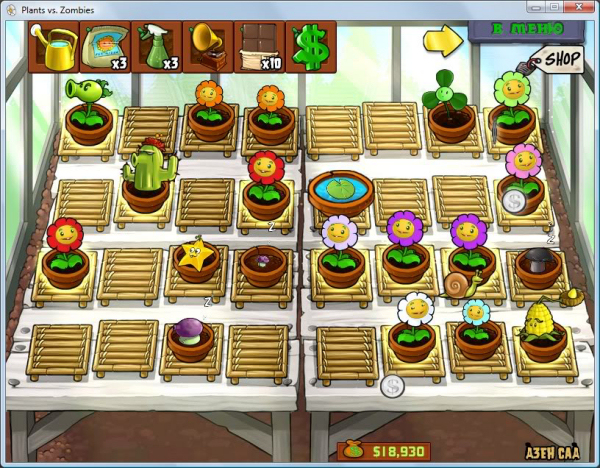Select the yellow watering can tool
This screenshot has height=468, width=600.
tap(55, 47)
